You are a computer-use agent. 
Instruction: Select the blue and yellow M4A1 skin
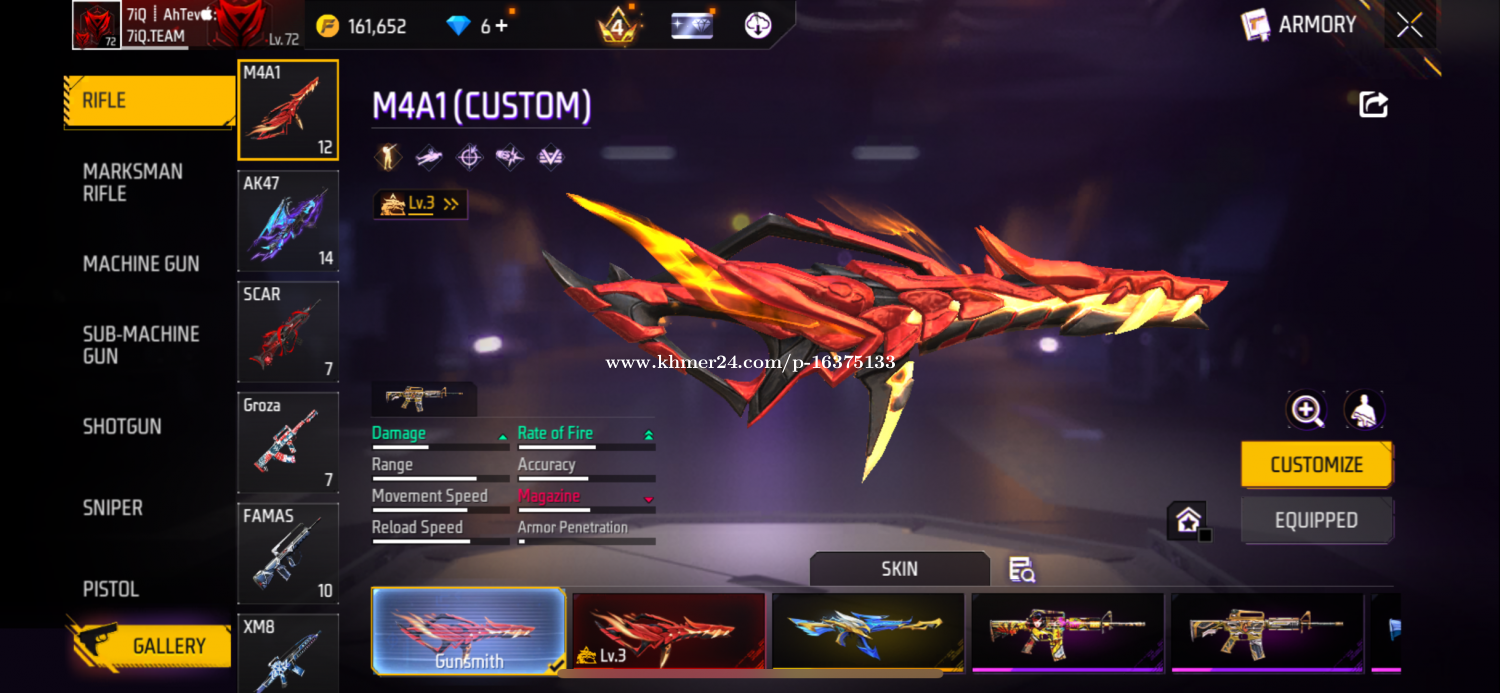[x=868, y=631]
